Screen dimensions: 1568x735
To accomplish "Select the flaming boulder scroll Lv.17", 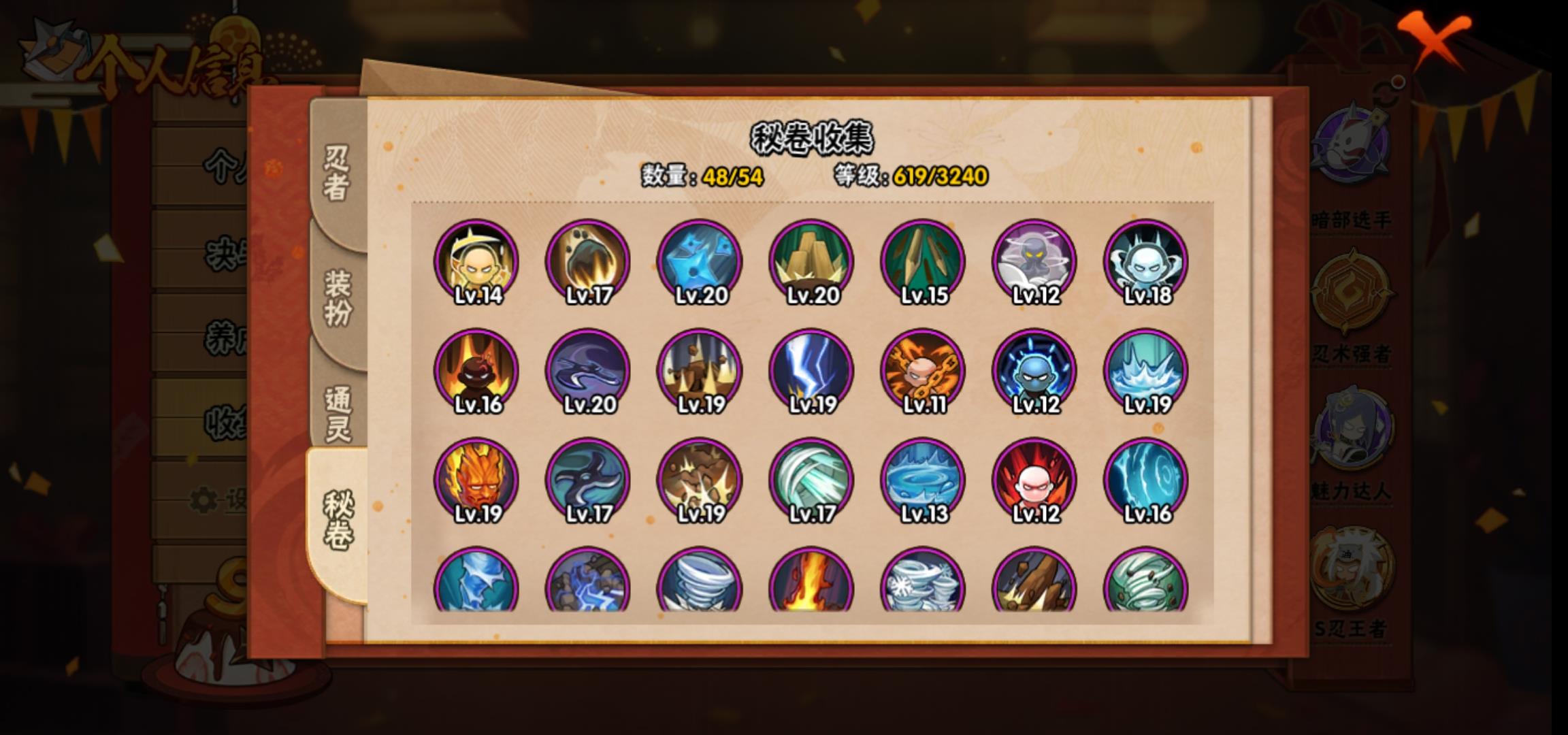I will pos(588,262).
